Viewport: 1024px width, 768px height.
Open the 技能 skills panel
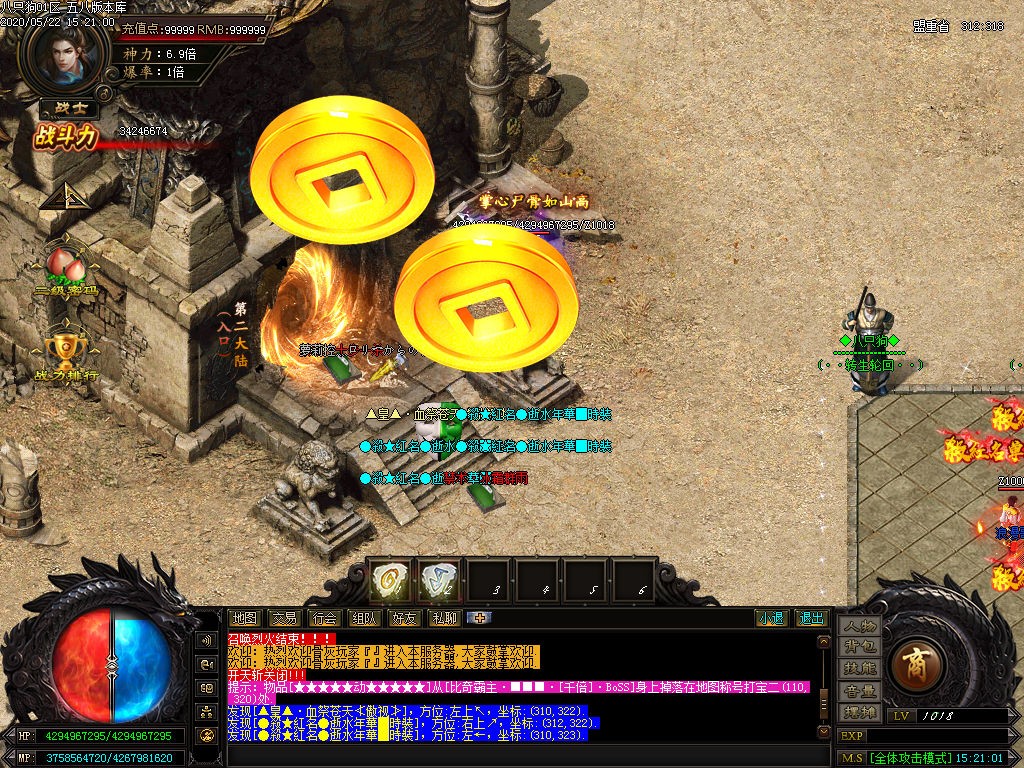click(x=859, y=669)
